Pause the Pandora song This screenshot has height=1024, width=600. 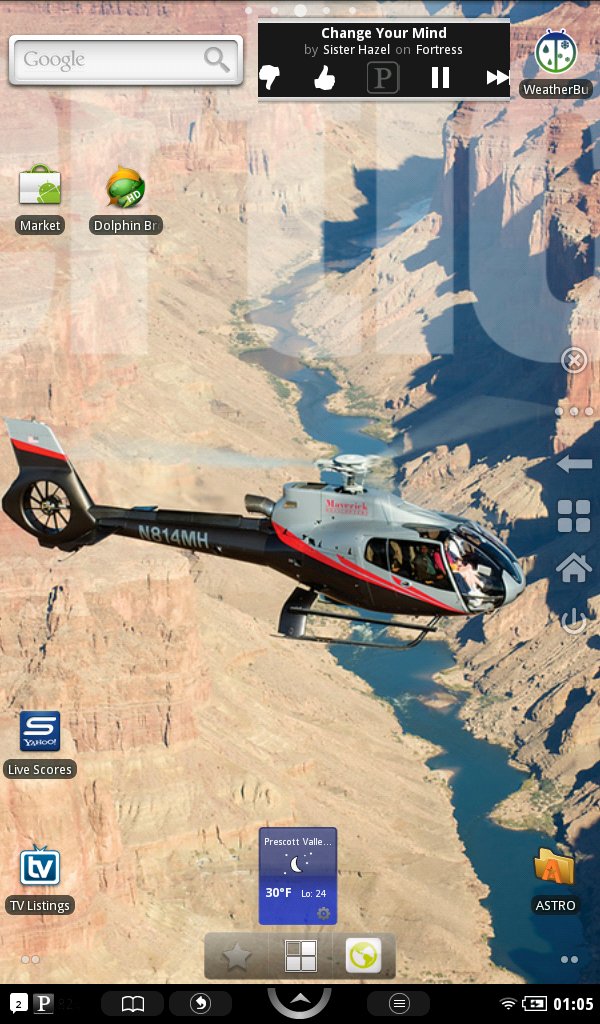coord(440,77)
